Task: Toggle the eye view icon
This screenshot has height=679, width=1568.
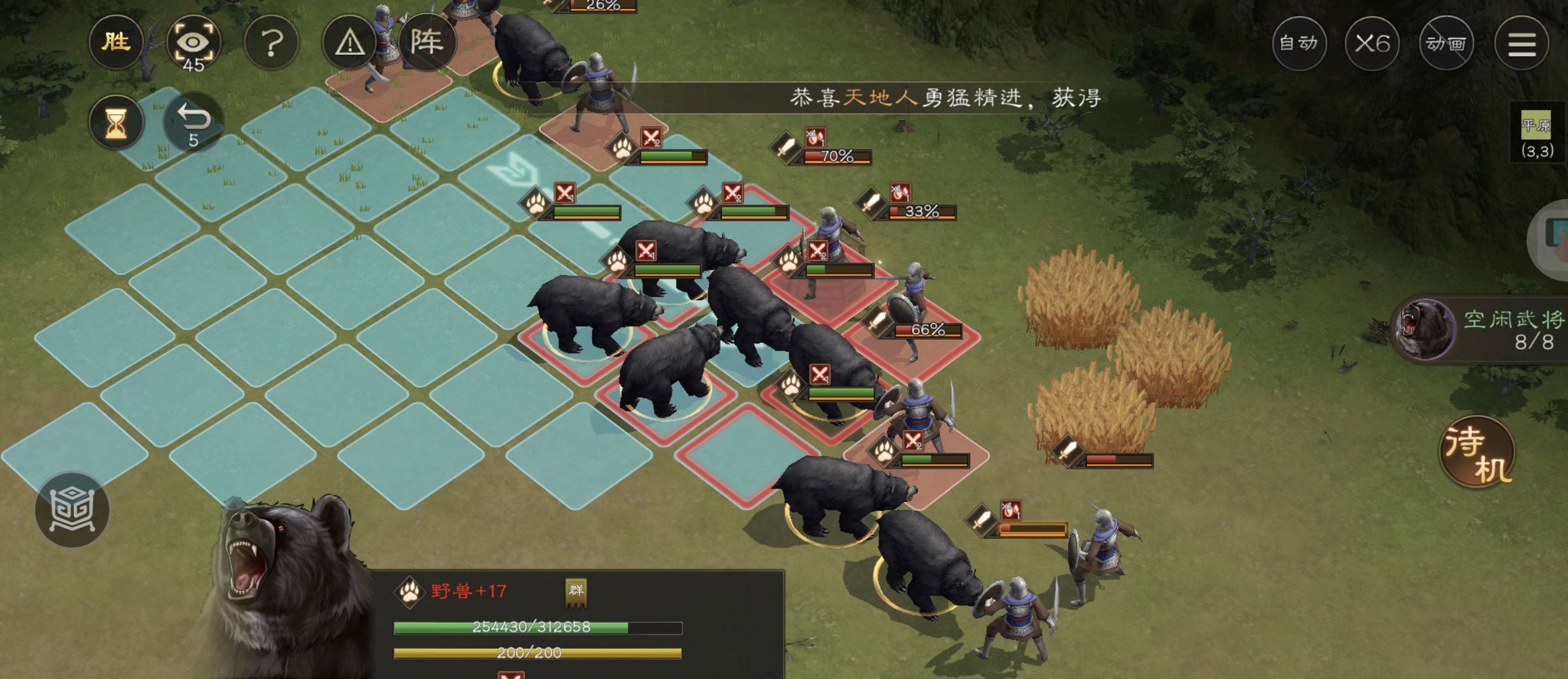Action: pyautogui.click(x=193, y=43)
